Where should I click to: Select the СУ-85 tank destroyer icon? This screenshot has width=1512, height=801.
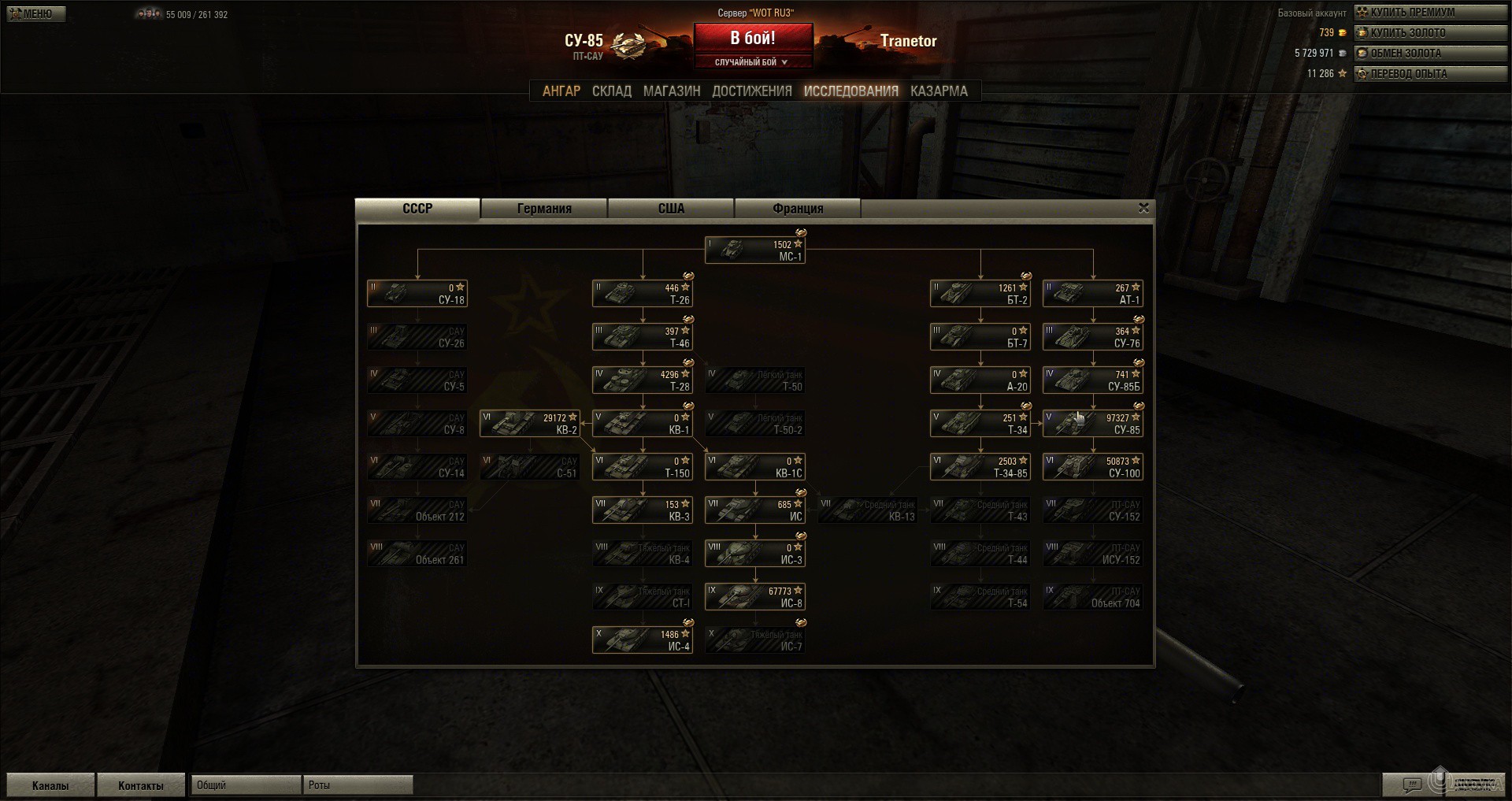[x=1091, y=423]
